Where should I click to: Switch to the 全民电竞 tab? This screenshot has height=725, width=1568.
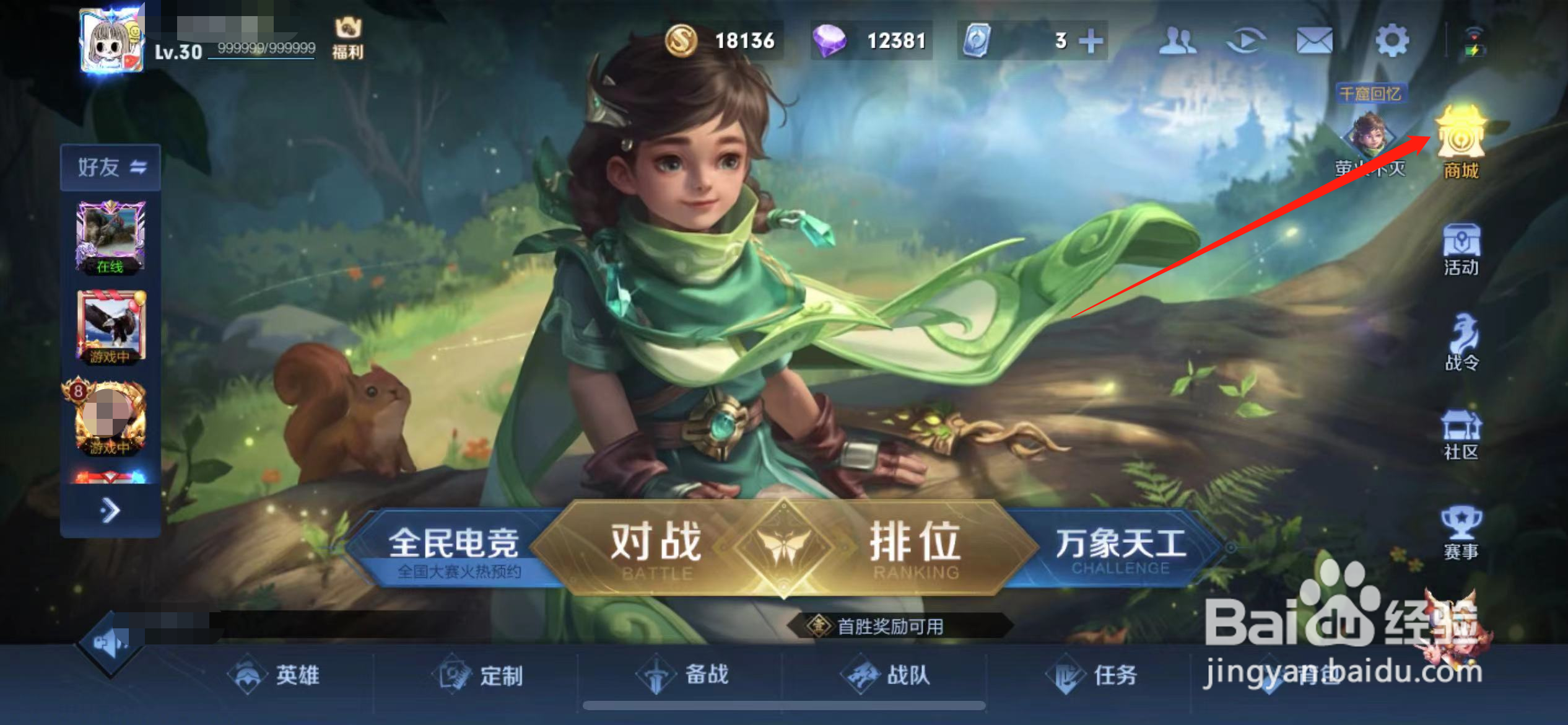point(455,545)
